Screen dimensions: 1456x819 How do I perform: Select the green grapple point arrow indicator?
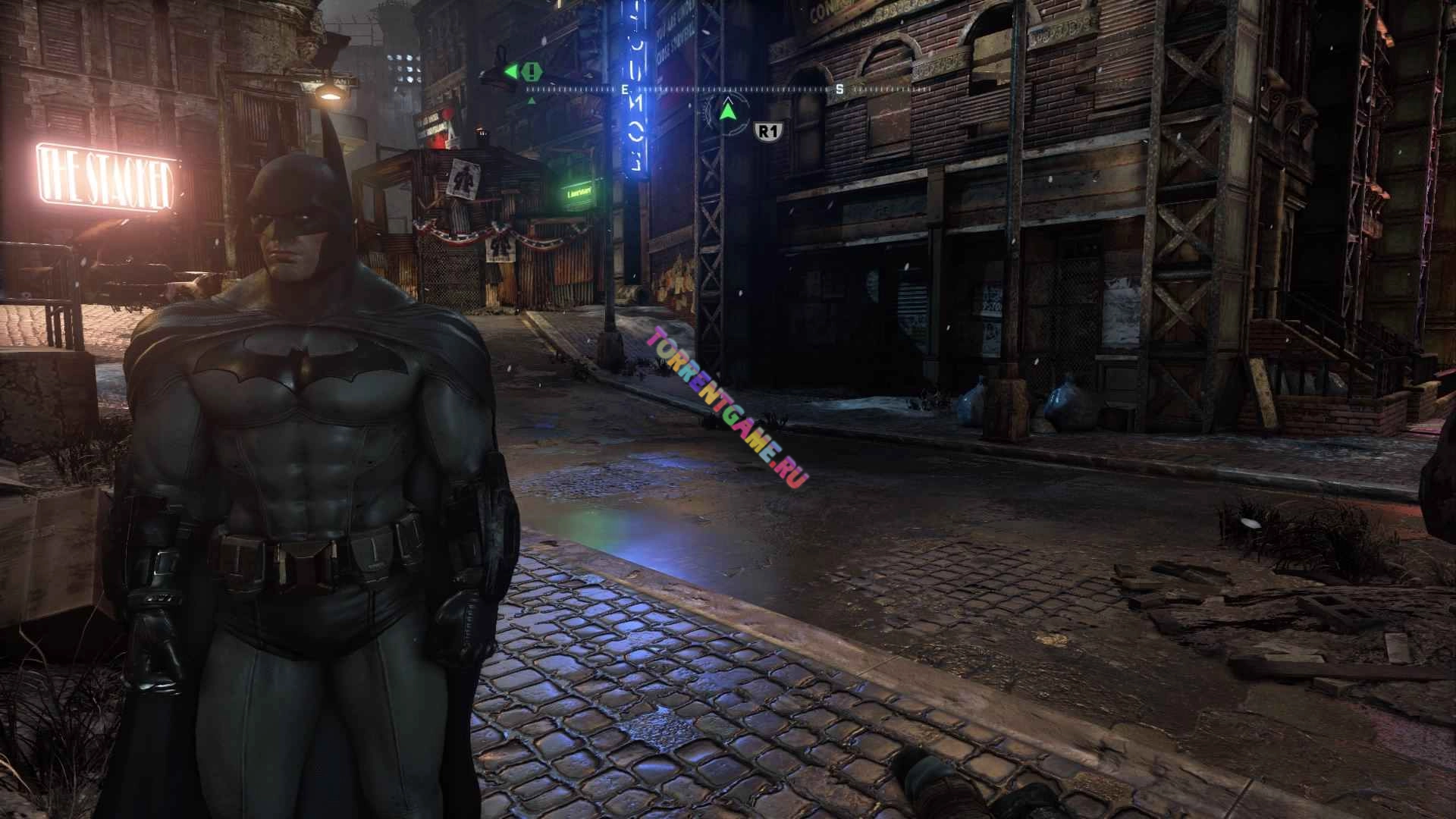point(728,112)
